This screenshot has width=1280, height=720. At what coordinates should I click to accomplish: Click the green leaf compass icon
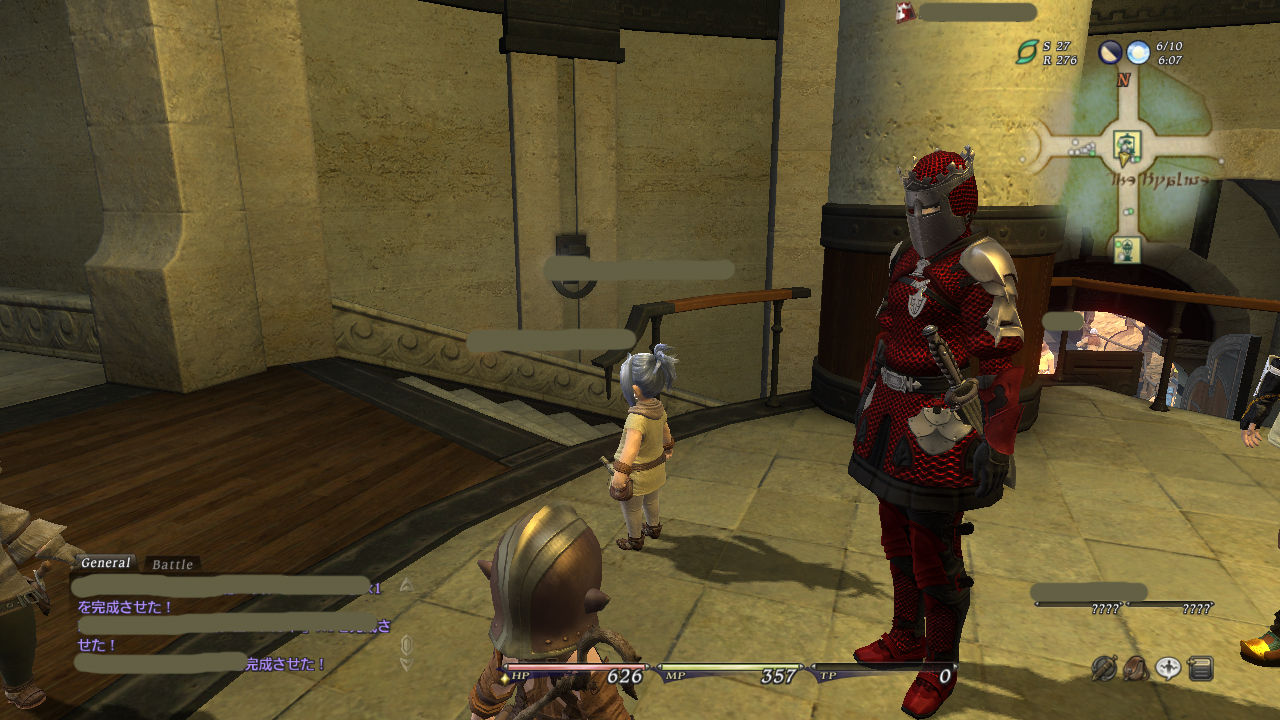1027,53
